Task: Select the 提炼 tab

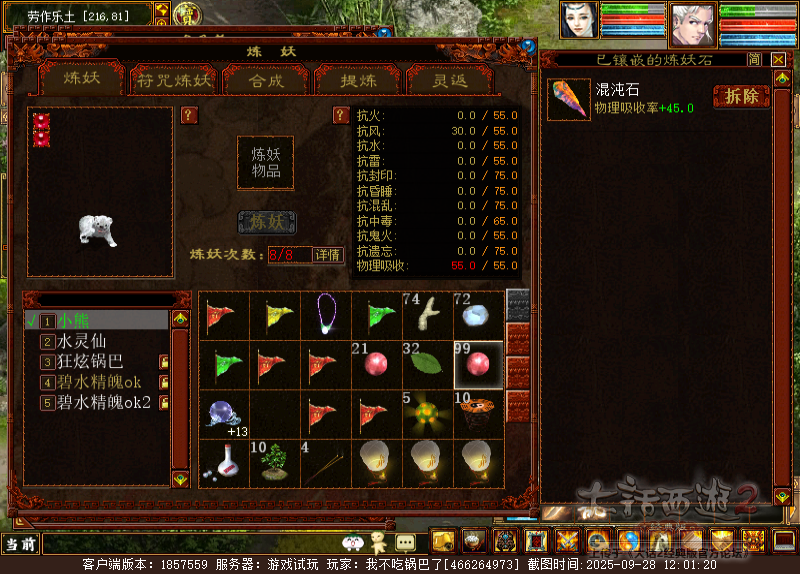Action: click(357, 80)
